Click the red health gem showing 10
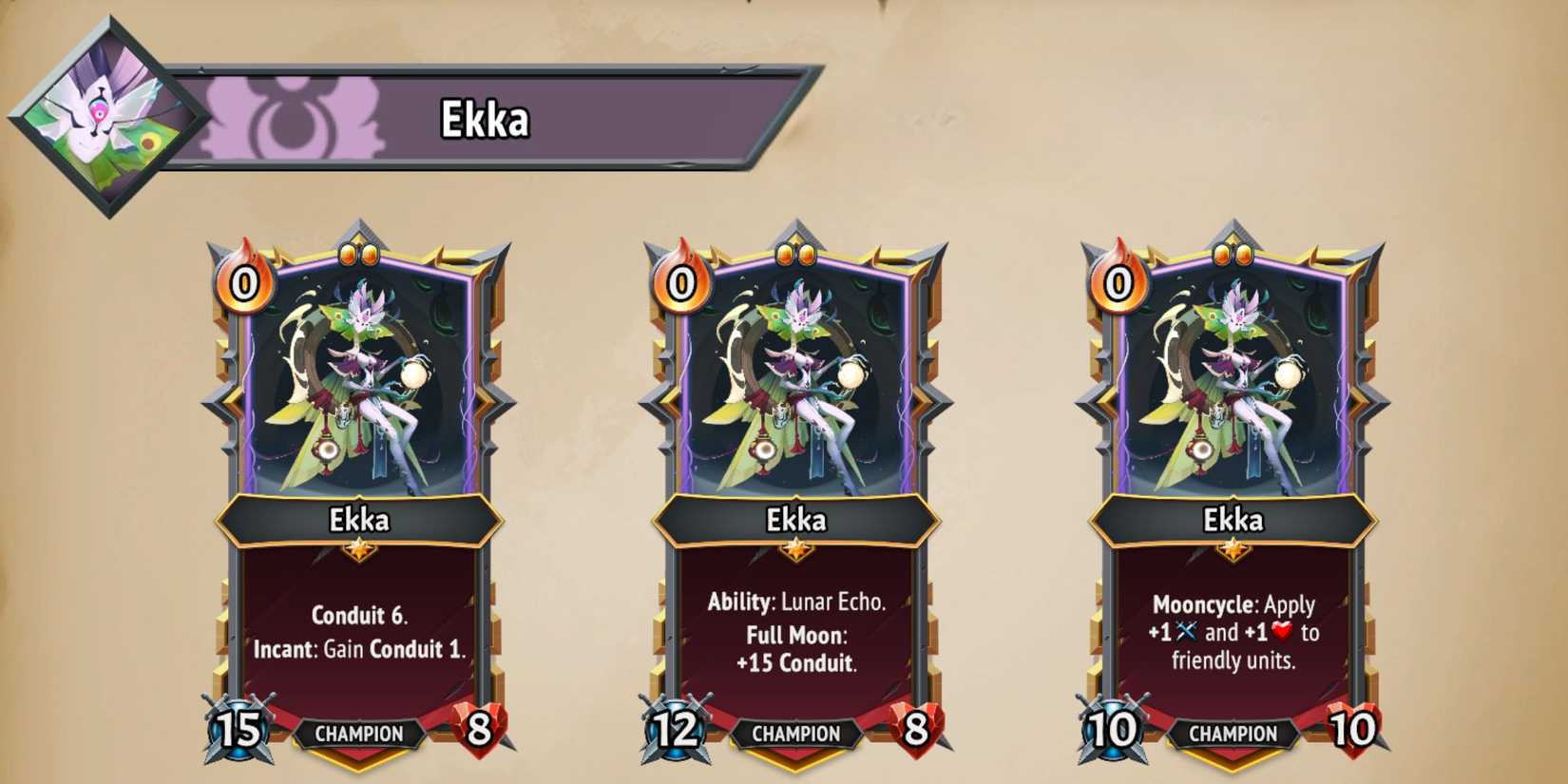 (1352, 728)
